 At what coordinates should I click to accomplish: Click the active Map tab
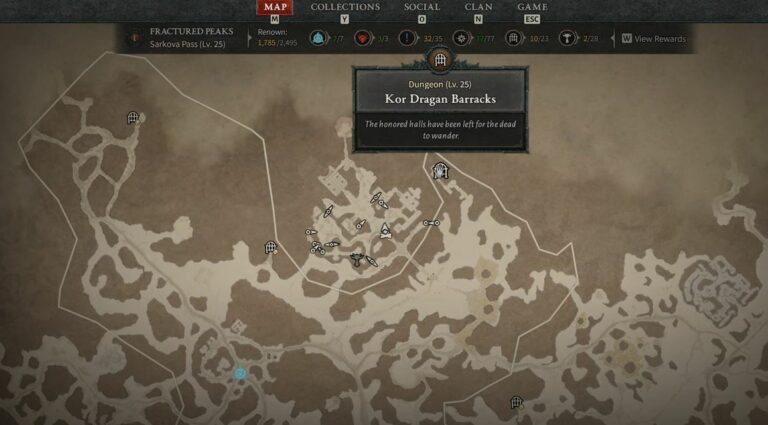[x=275, y=8]
